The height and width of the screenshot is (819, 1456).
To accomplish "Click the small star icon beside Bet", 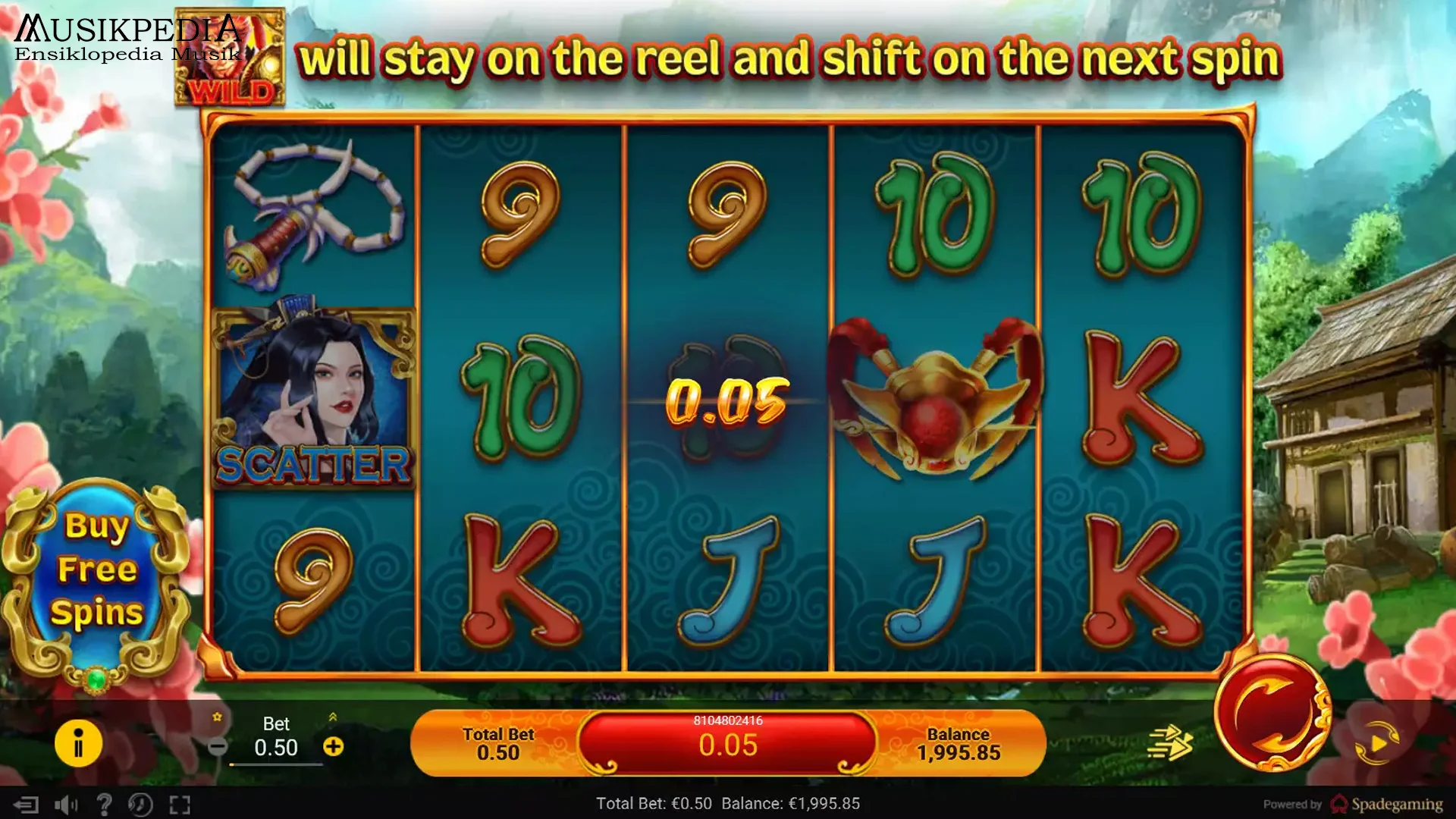I will [218, 717].
